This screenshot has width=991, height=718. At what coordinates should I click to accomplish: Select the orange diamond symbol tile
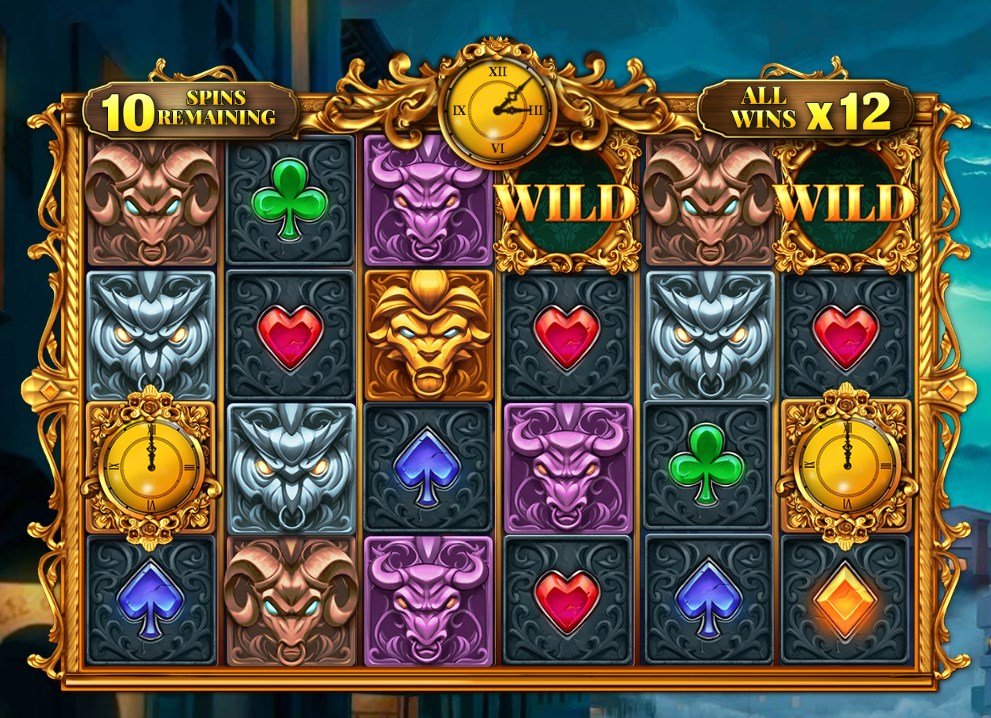pyautogui.click(x=846, y=600)
